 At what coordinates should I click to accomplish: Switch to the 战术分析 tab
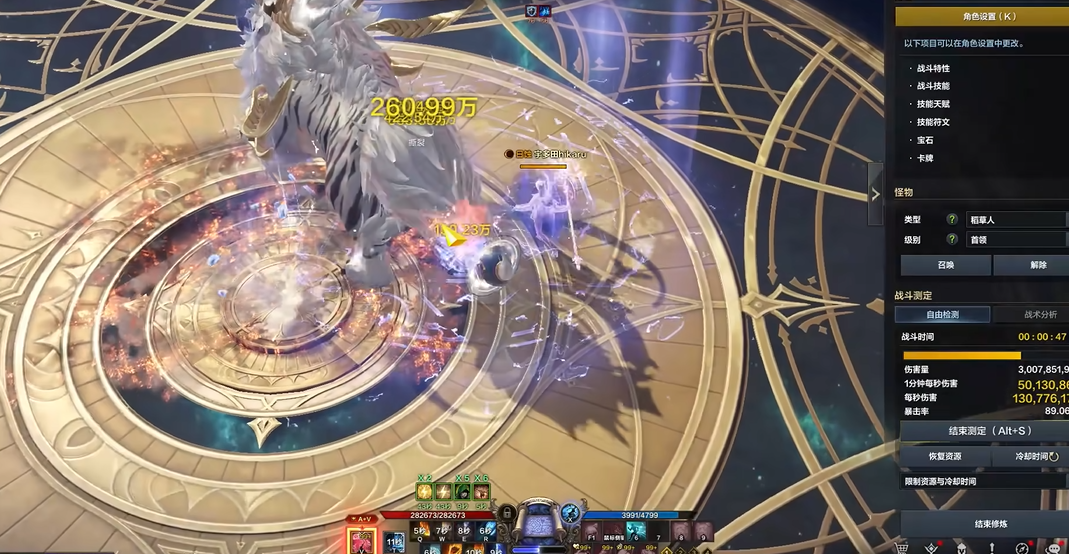[x=1034, y=315]
